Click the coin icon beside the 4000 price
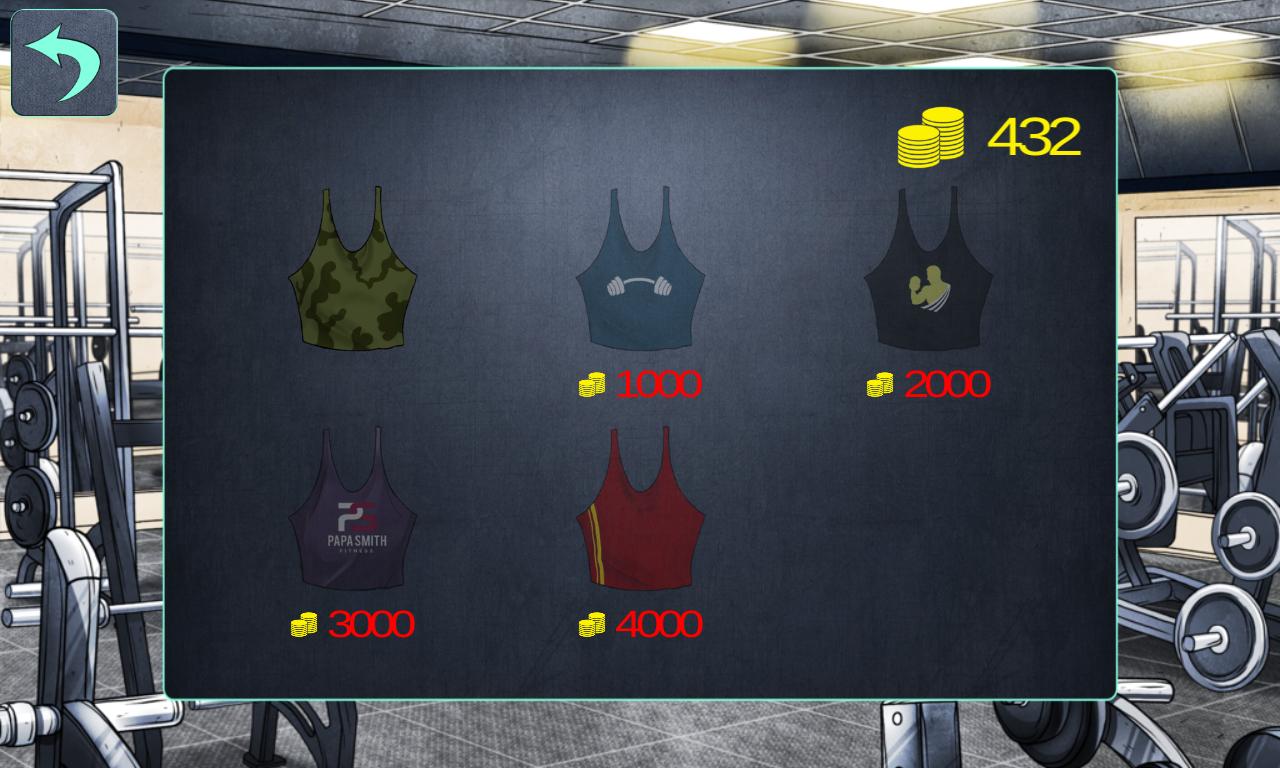 590,623
